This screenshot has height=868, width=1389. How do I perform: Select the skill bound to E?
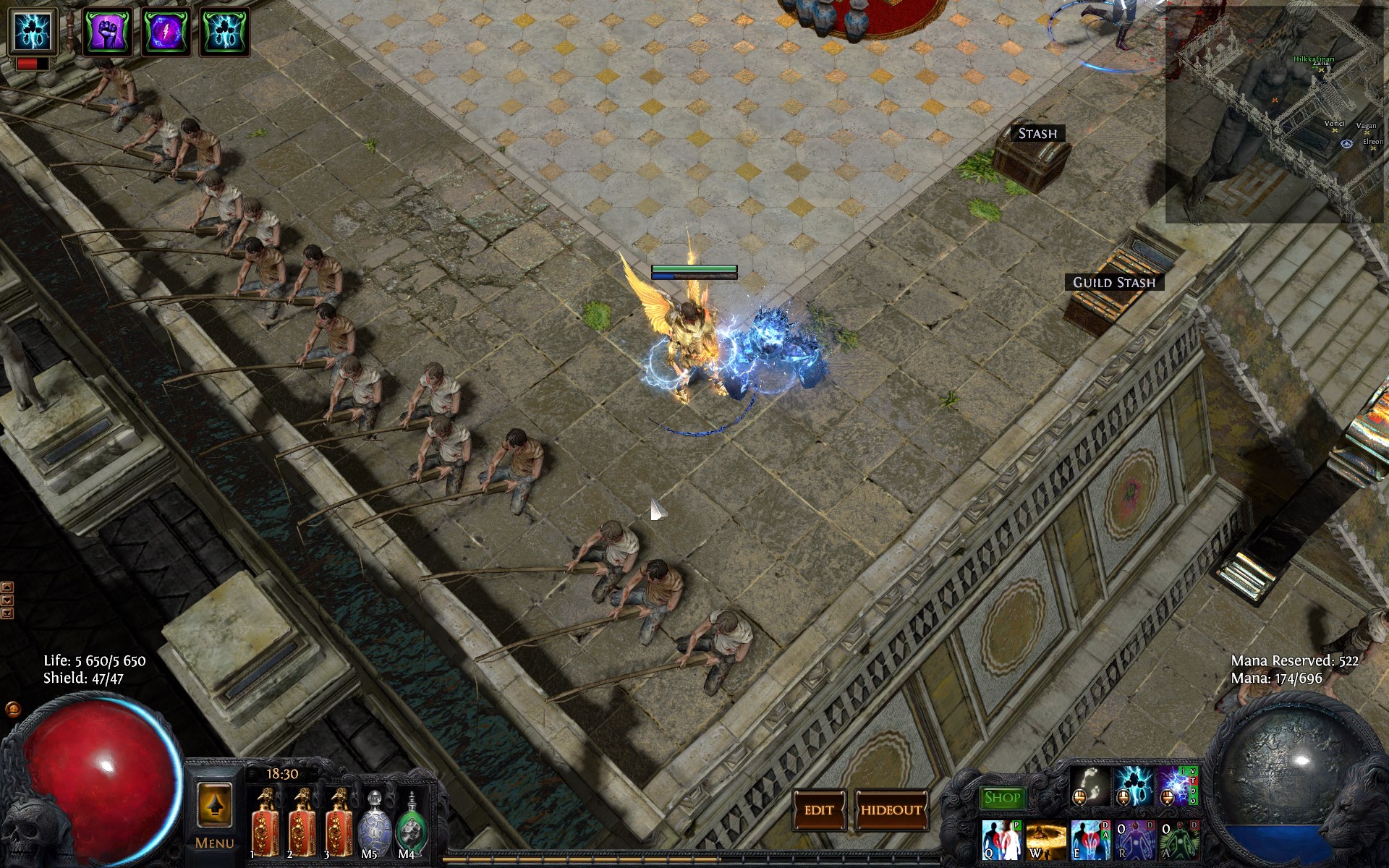[x=1090, y=841]
